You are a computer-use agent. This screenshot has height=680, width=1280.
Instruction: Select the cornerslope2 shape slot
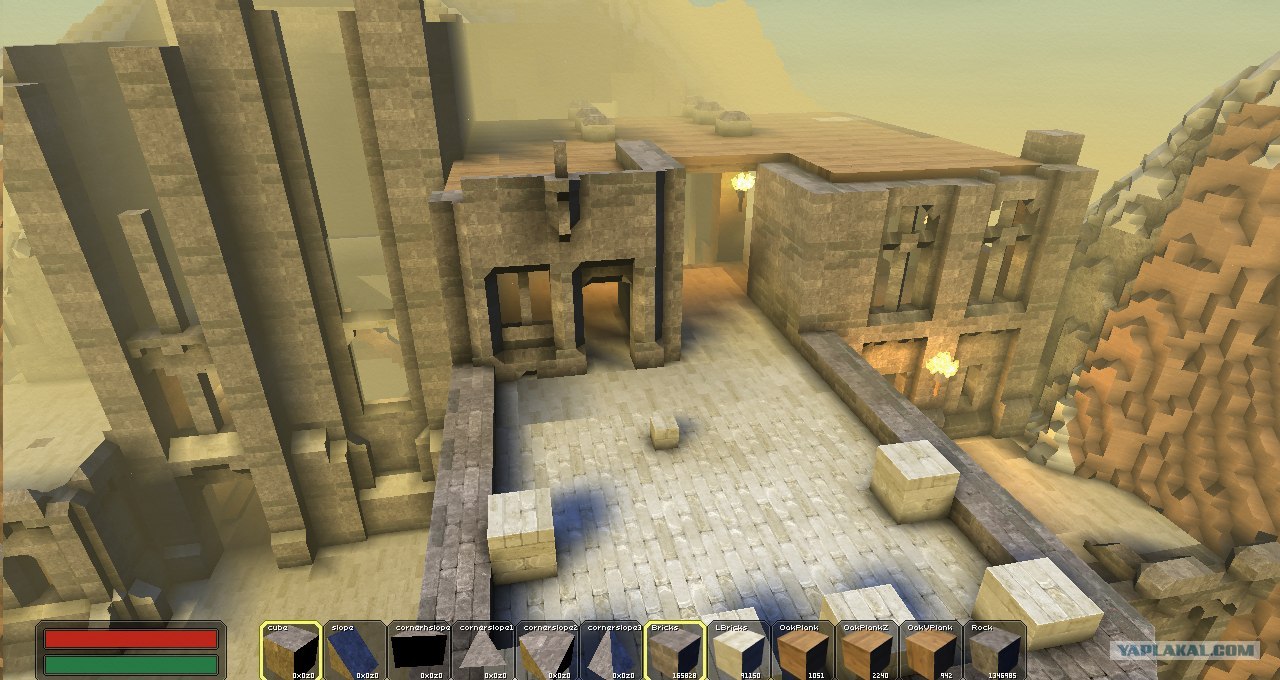pyautogui.click(x=547, y=651)
